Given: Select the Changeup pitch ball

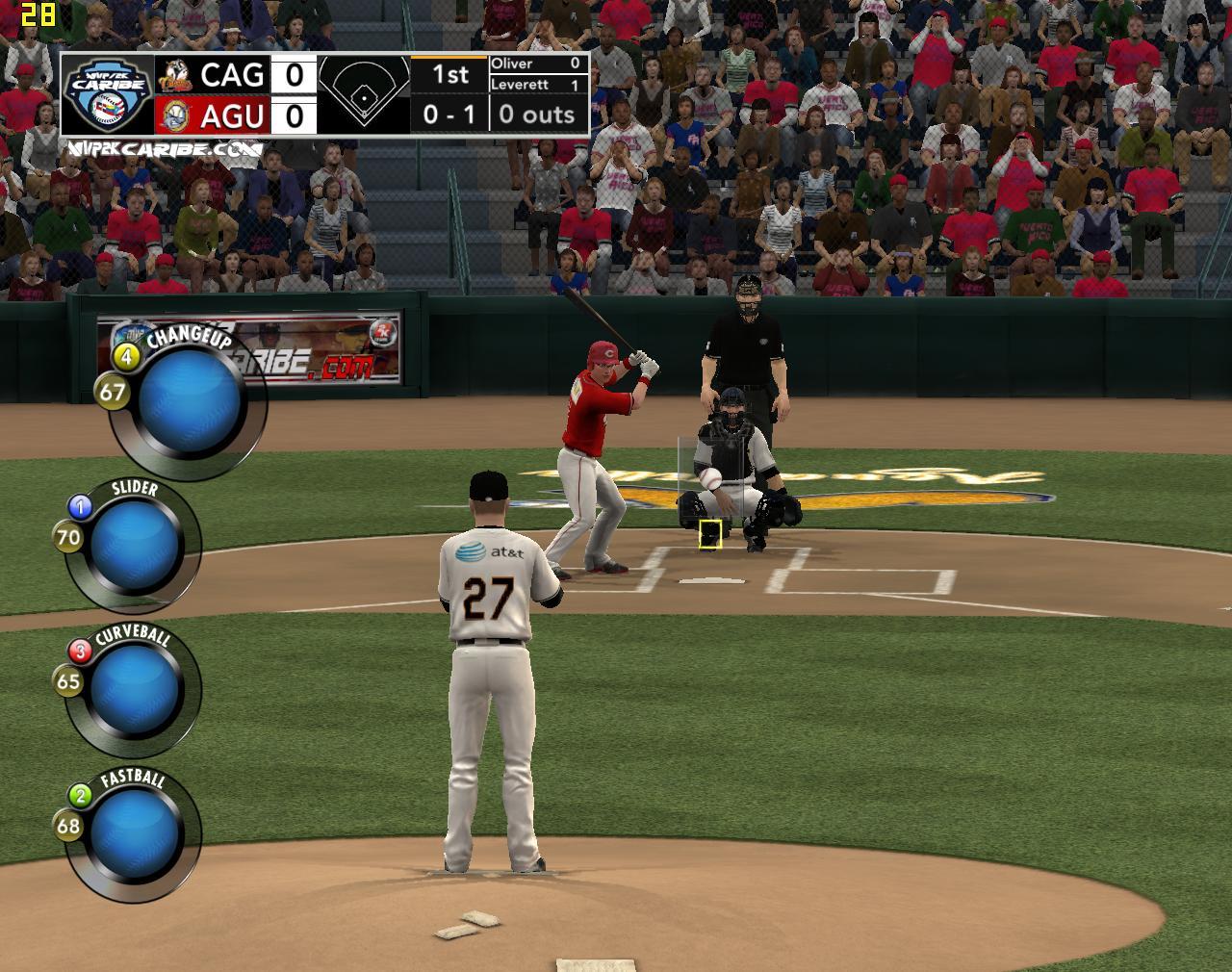Looking at the screenshot, I should tap(190, 402).
